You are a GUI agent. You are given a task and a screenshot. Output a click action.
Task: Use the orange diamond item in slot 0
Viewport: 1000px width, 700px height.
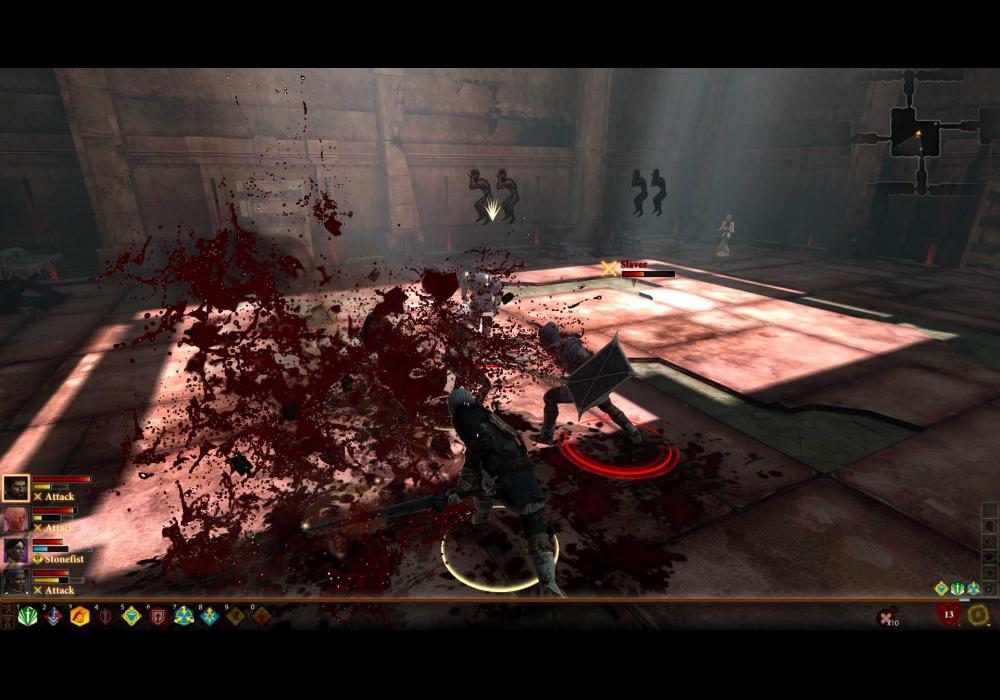(261, 616)
